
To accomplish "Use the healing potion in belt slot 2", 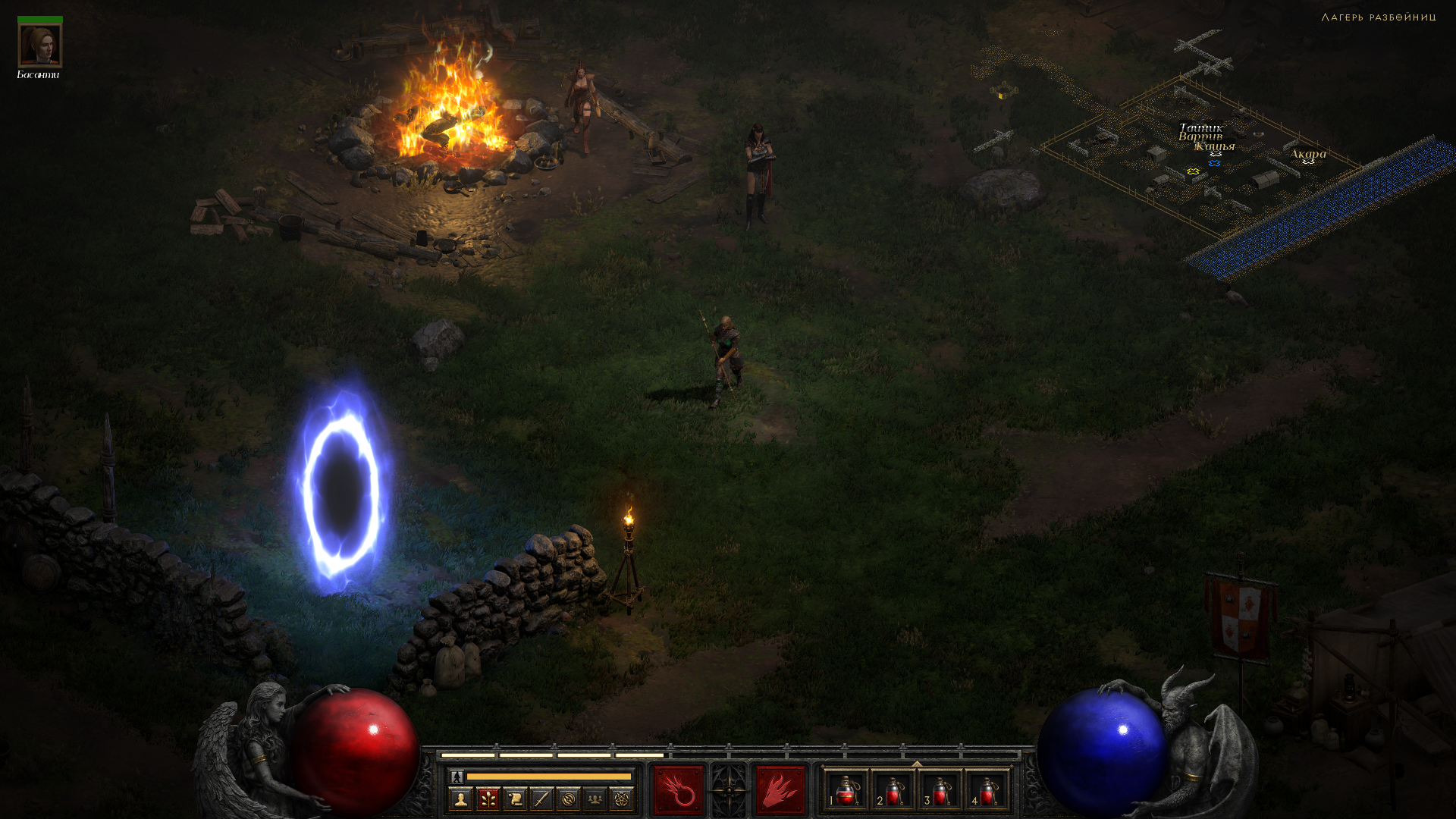I will [893, 791].
